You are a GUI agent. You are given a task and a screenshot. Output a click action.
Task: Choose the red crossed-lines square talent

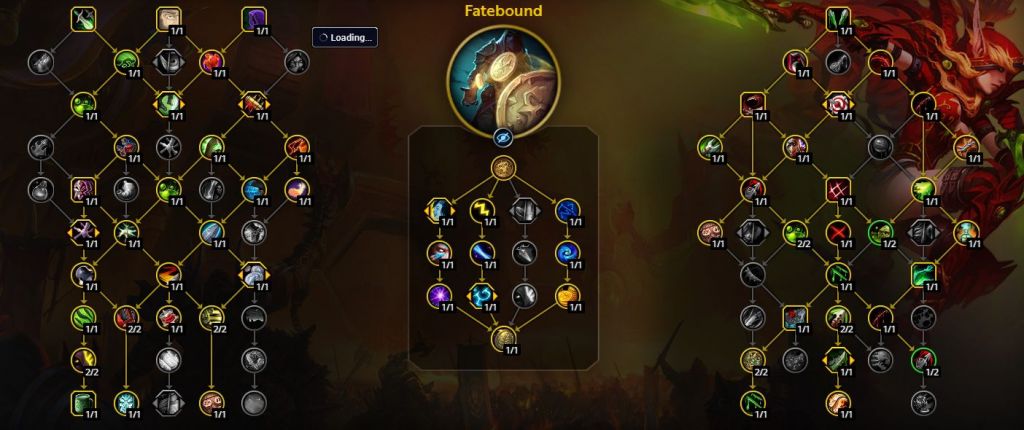838,188
